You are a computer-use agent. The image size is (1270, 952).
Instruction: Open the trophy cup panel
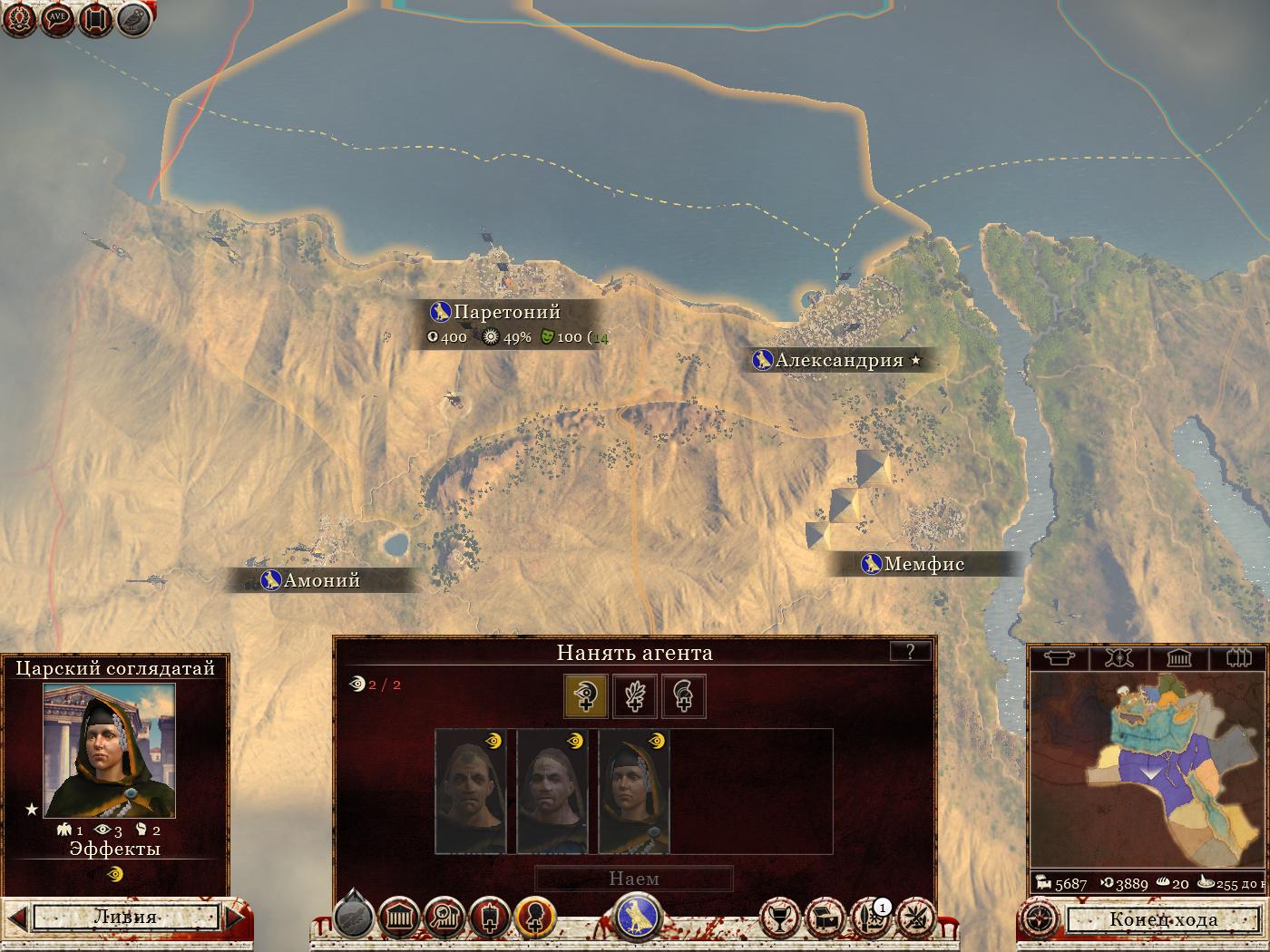tap(779, 918)
